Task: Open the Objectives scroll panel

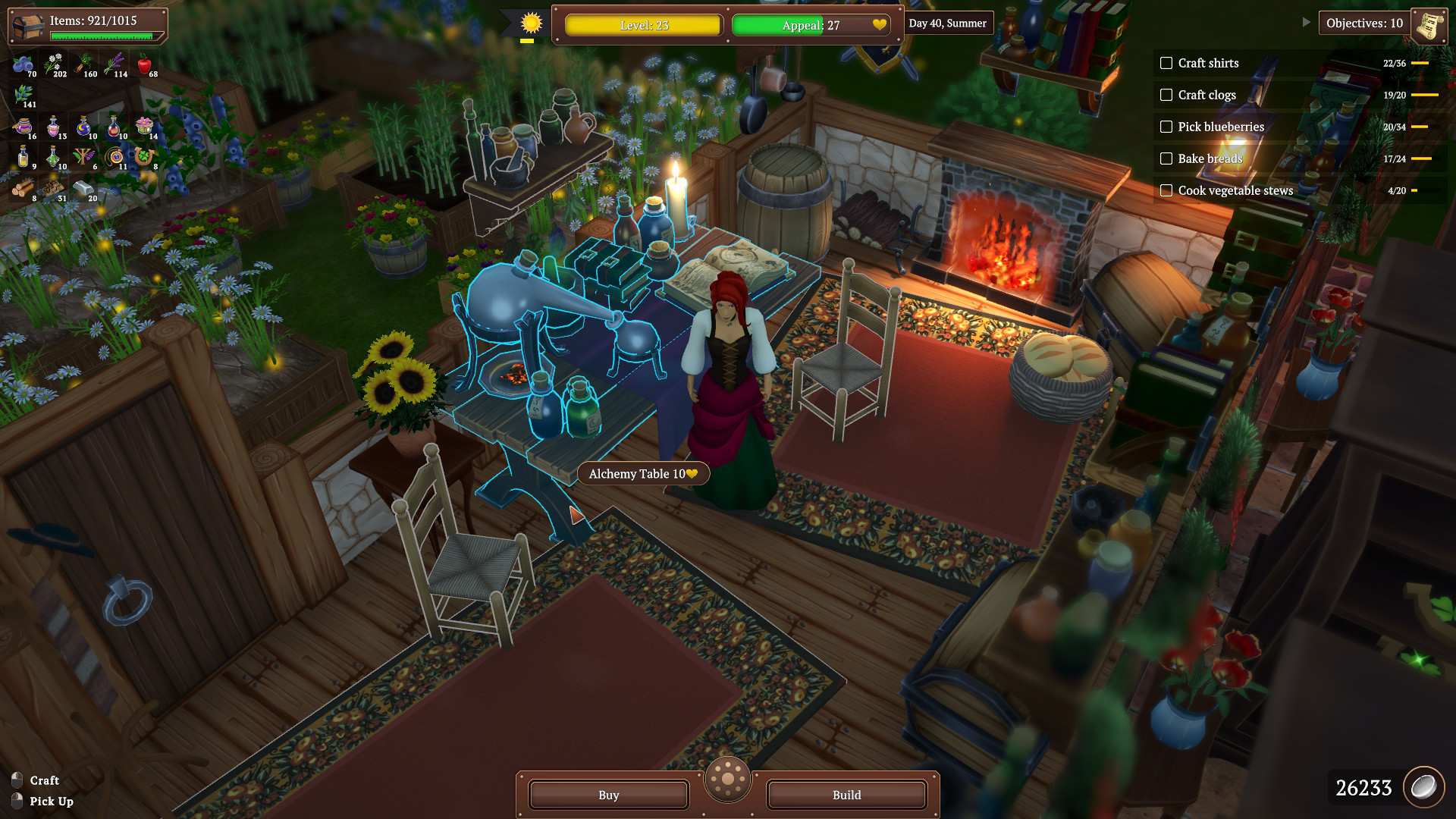Action: [1429, 25]
